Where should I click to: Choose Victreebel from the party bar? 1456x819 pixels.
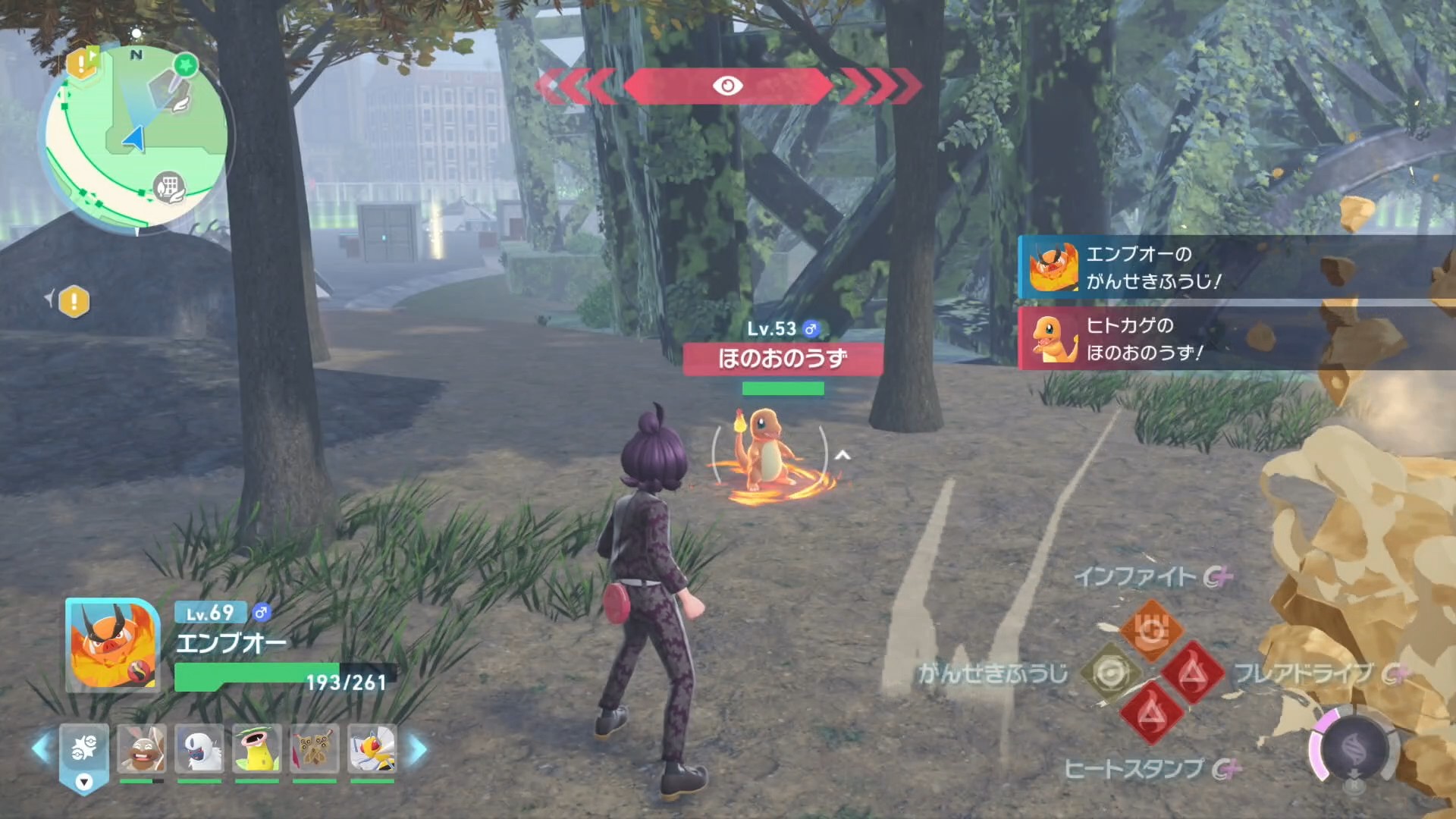(x=257, y=750)
